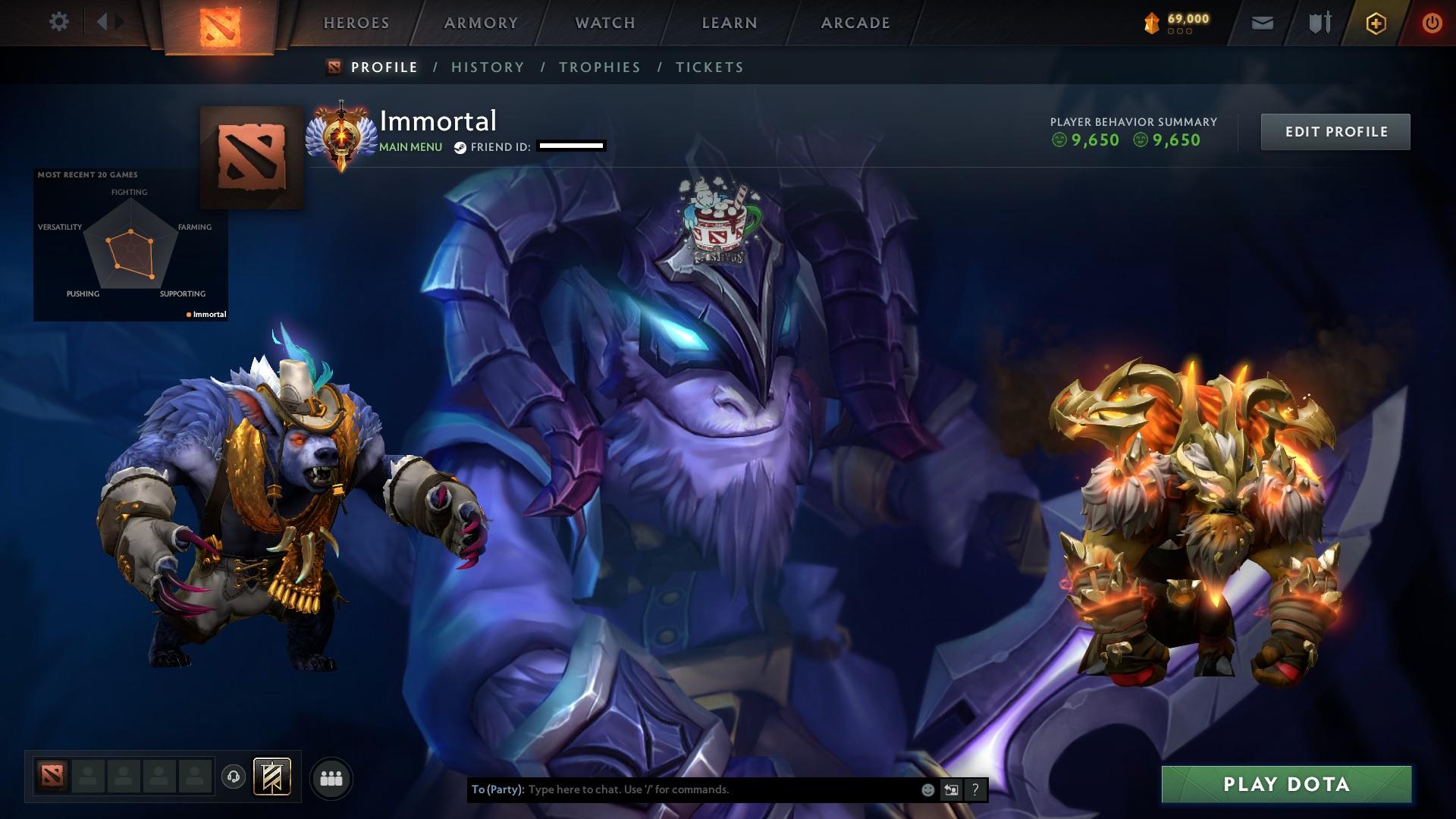The width and height of the screenshot is (1456, 819).
Task: Open the emoticon picker in chat bar
Action: (x=927, y=789)
